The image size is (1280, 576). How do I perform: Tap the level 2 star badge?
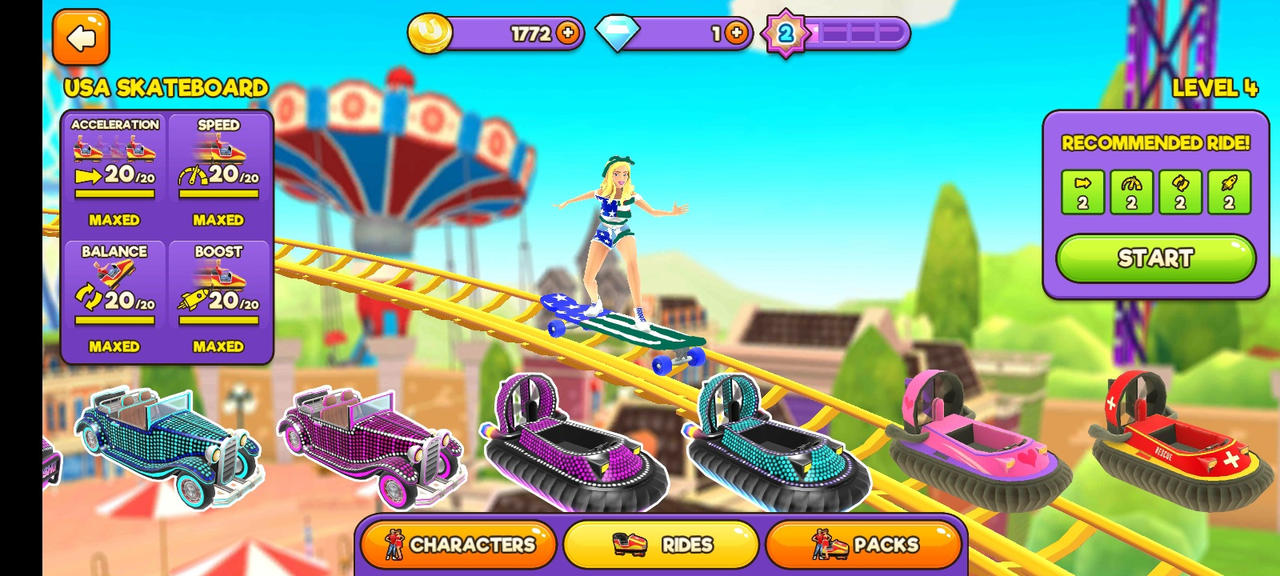[x=785, y=34]
